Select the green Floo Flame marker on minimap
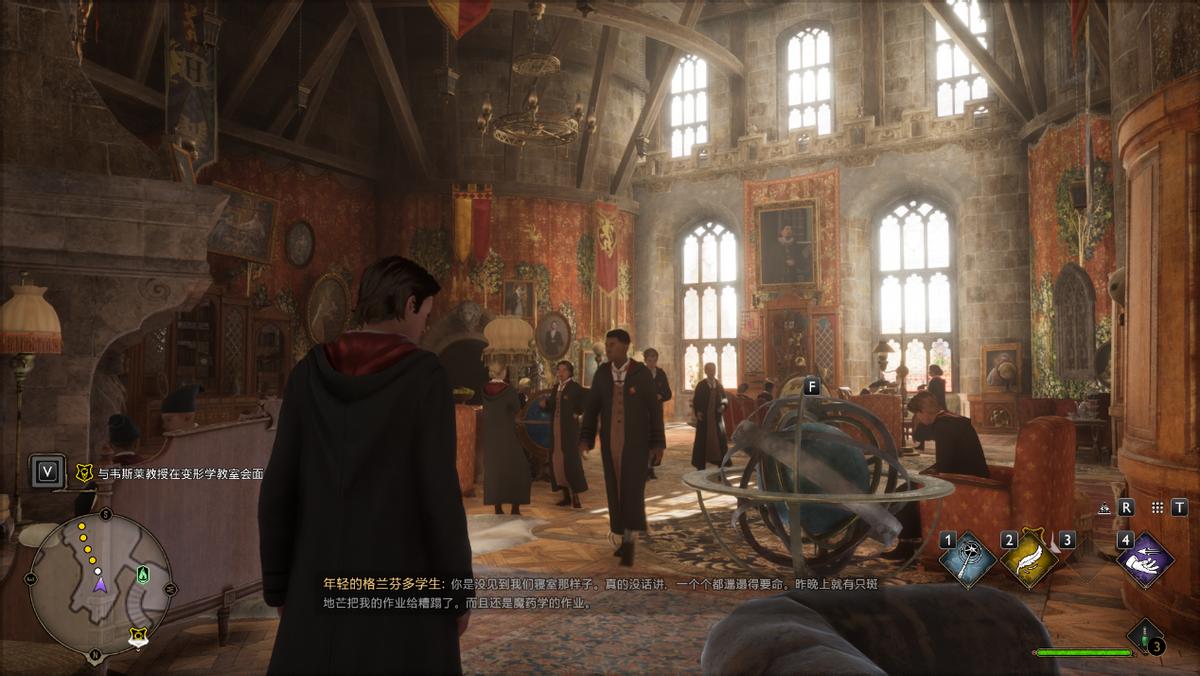The width and height of the screenshot is (1200, 676). click(x=143, y=574)
